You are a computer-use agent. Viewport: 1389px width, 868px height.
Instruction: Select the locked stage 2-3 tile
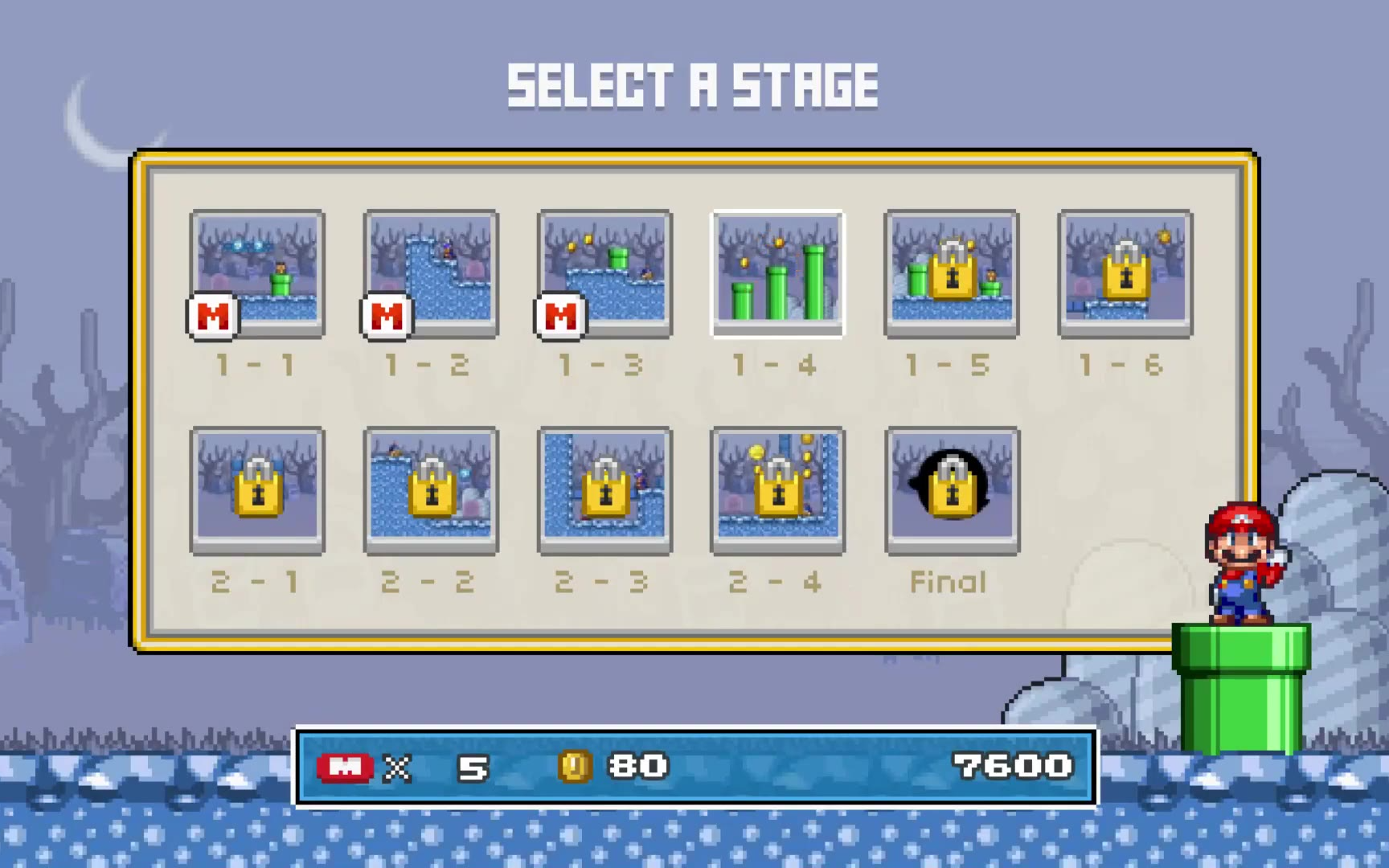tap(604, 490)
